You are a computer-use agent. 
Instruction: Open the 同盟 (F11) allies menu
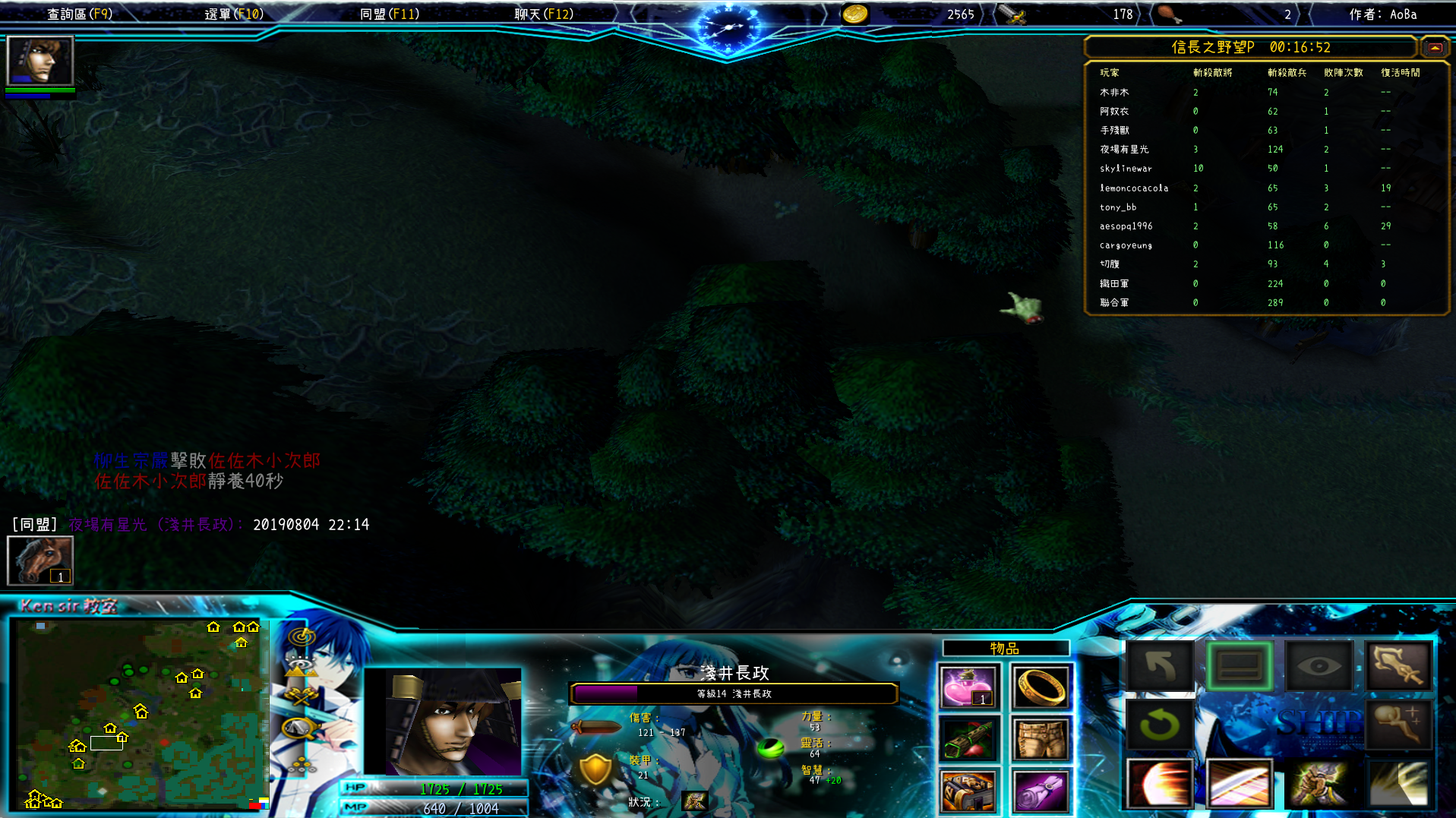389,14
